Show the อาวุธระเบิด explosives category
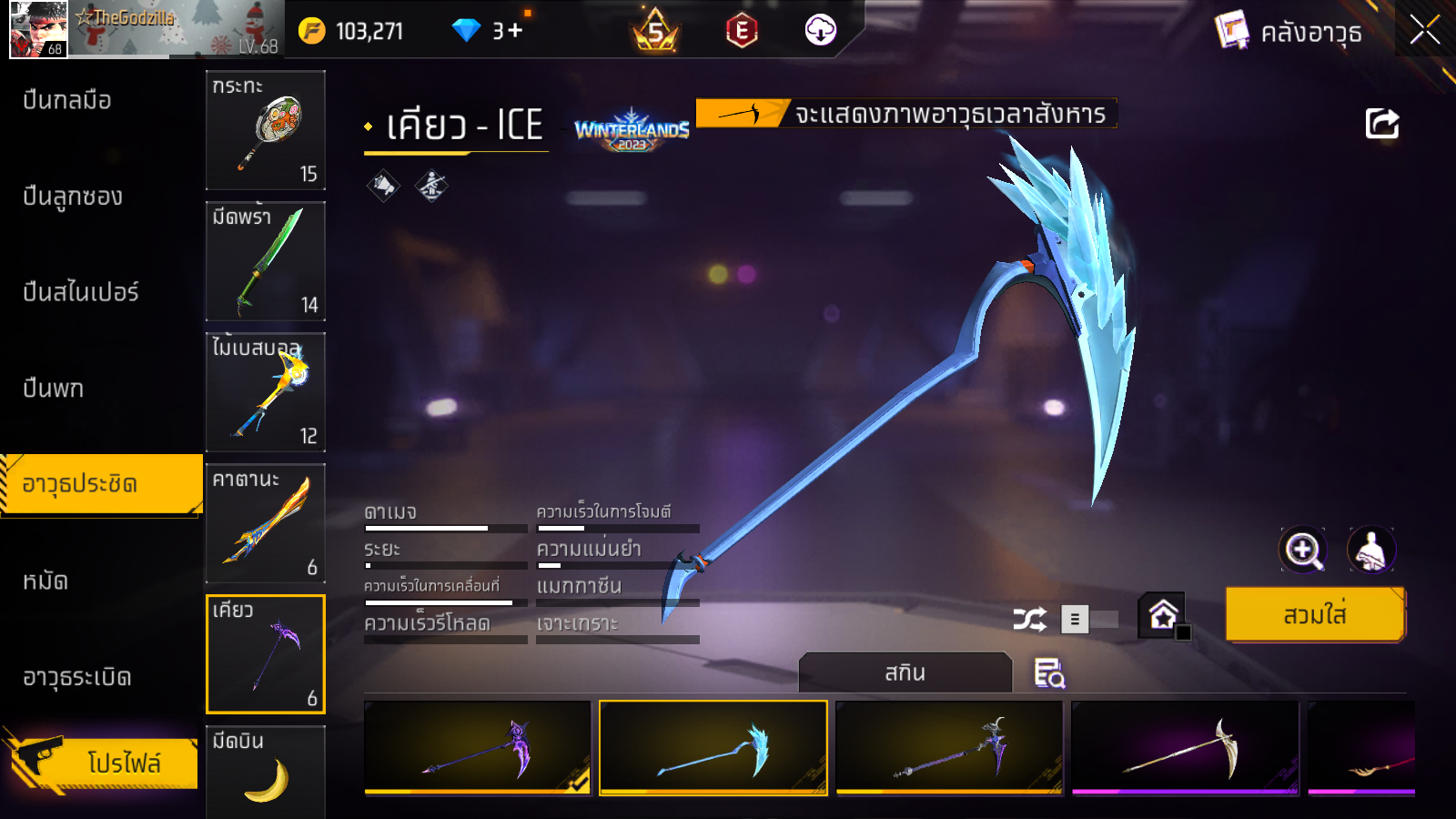This screenshot has width=1456, height=819. (77, 677)
